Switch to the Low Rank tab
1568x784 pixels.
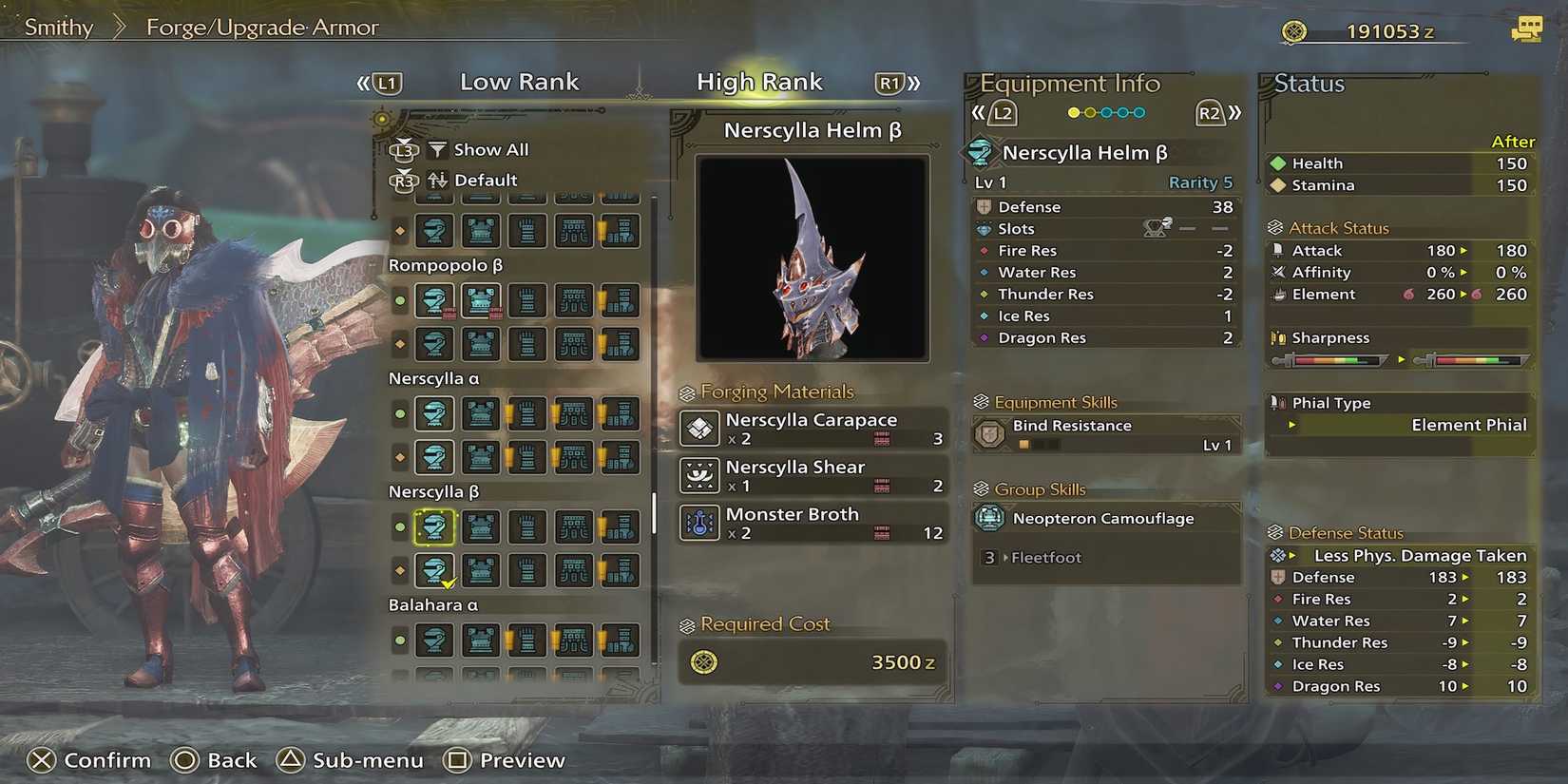(x=519, y=82)
